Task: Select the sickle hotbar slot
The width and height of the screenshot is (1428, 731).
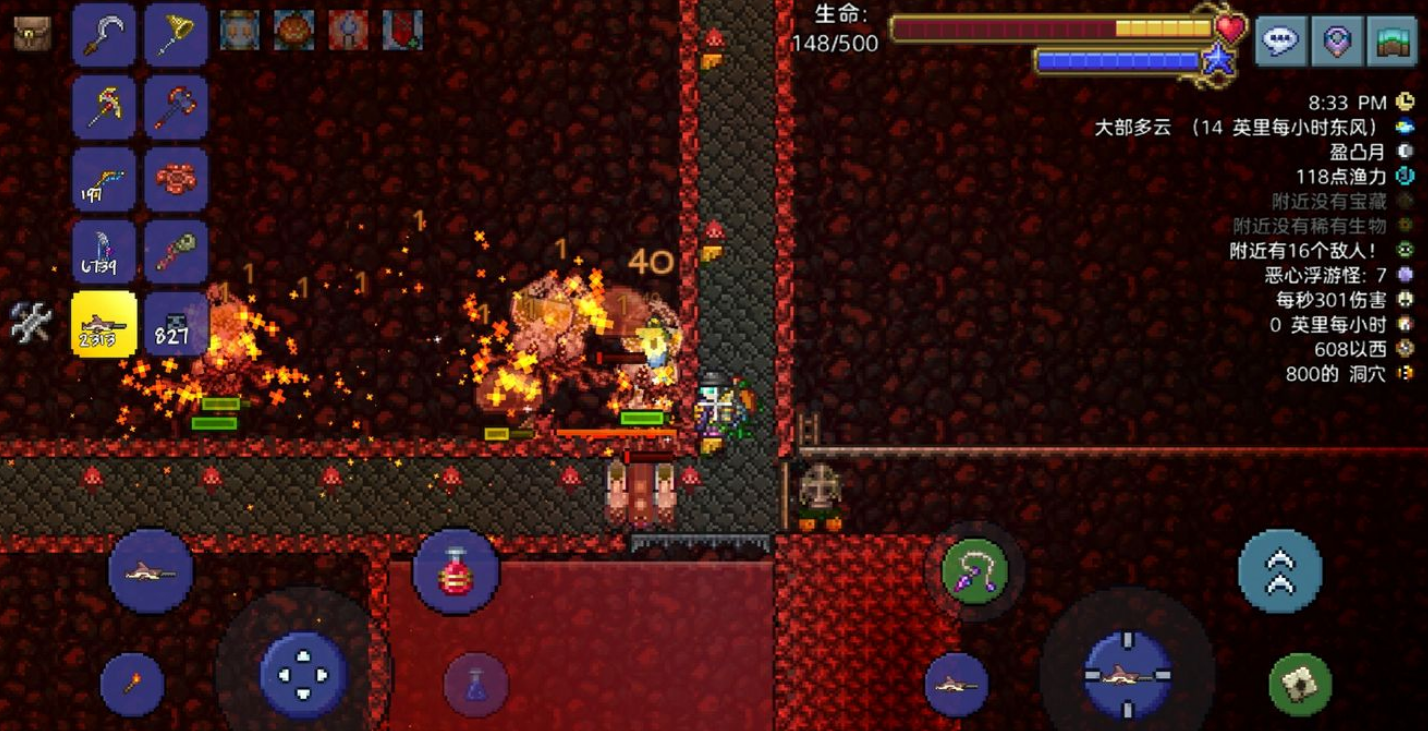Action: pyautogui.click(x=104, y=35)
